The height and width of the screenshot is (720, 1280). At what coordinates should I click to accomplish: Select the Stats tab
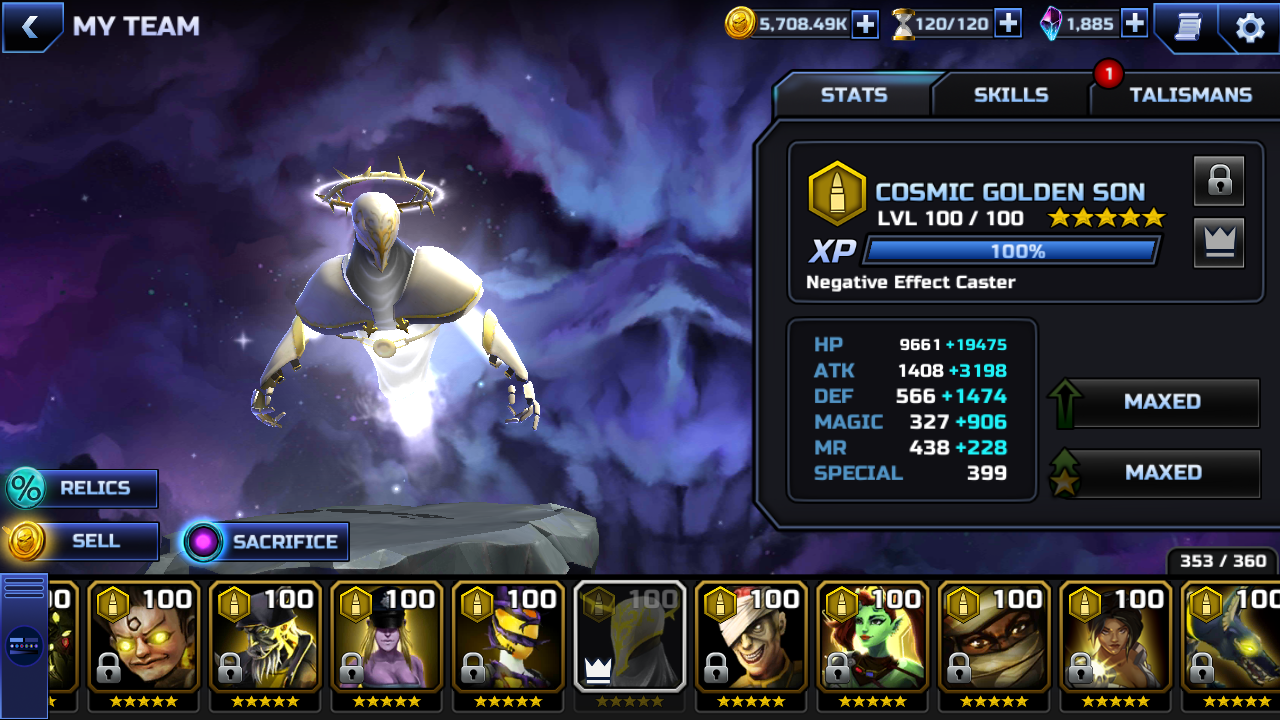point(853,95)
